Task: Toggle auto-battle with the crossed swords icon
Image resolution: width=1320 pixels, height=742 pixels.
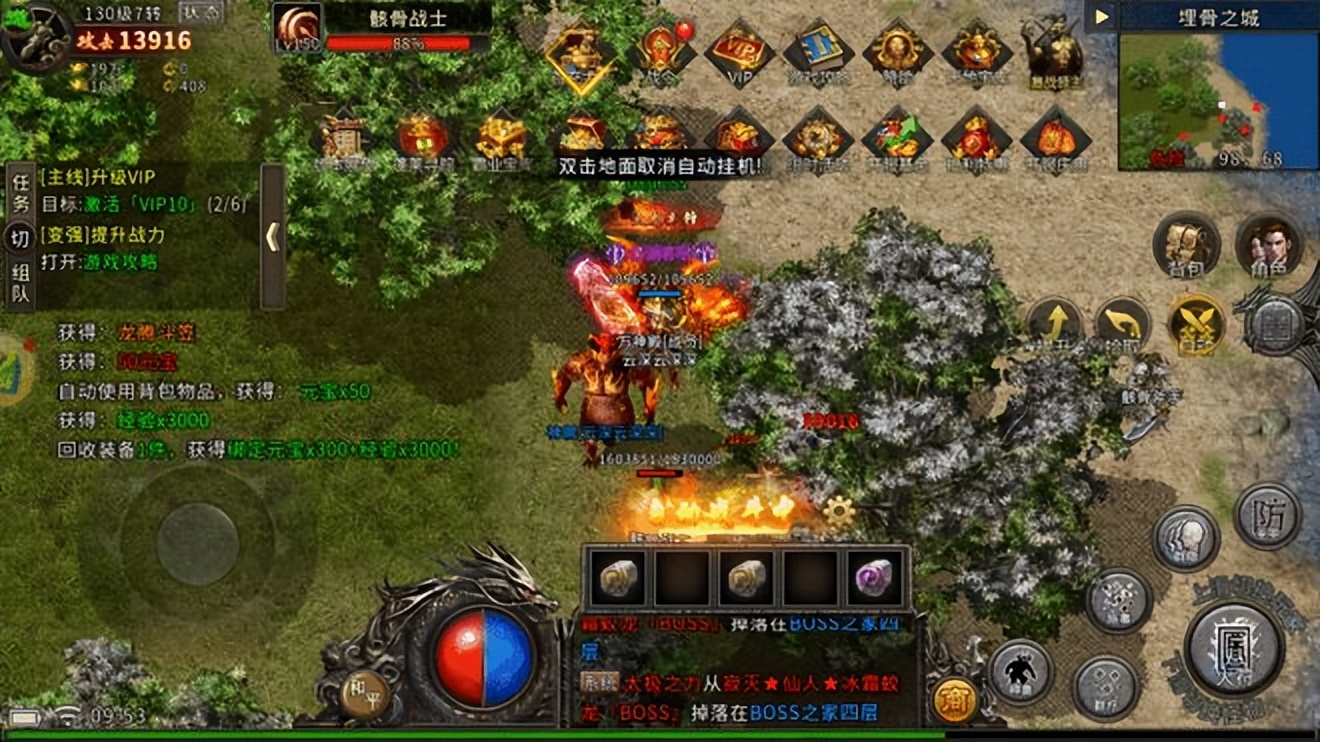Action: [1198, 325]
